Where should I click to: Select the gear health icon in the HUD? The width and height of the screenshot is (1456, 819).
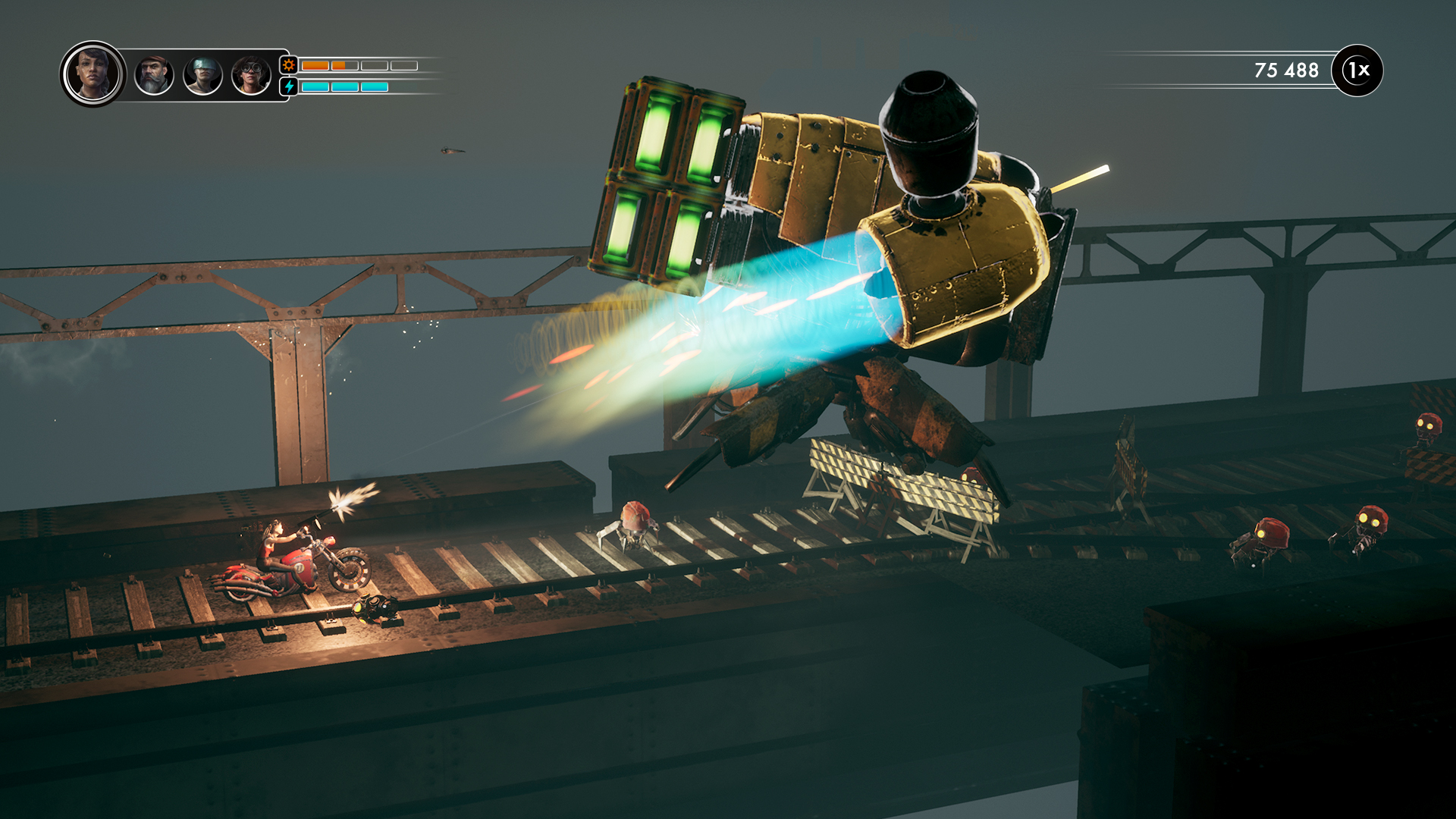pyautogui.click(x=287, y=65)
